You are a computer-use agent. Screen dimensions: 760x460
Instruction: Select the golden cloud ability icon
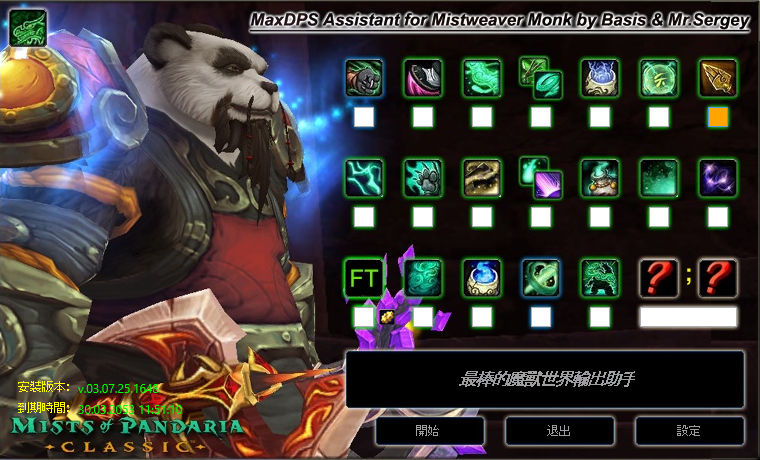click(x=482, y=178)
